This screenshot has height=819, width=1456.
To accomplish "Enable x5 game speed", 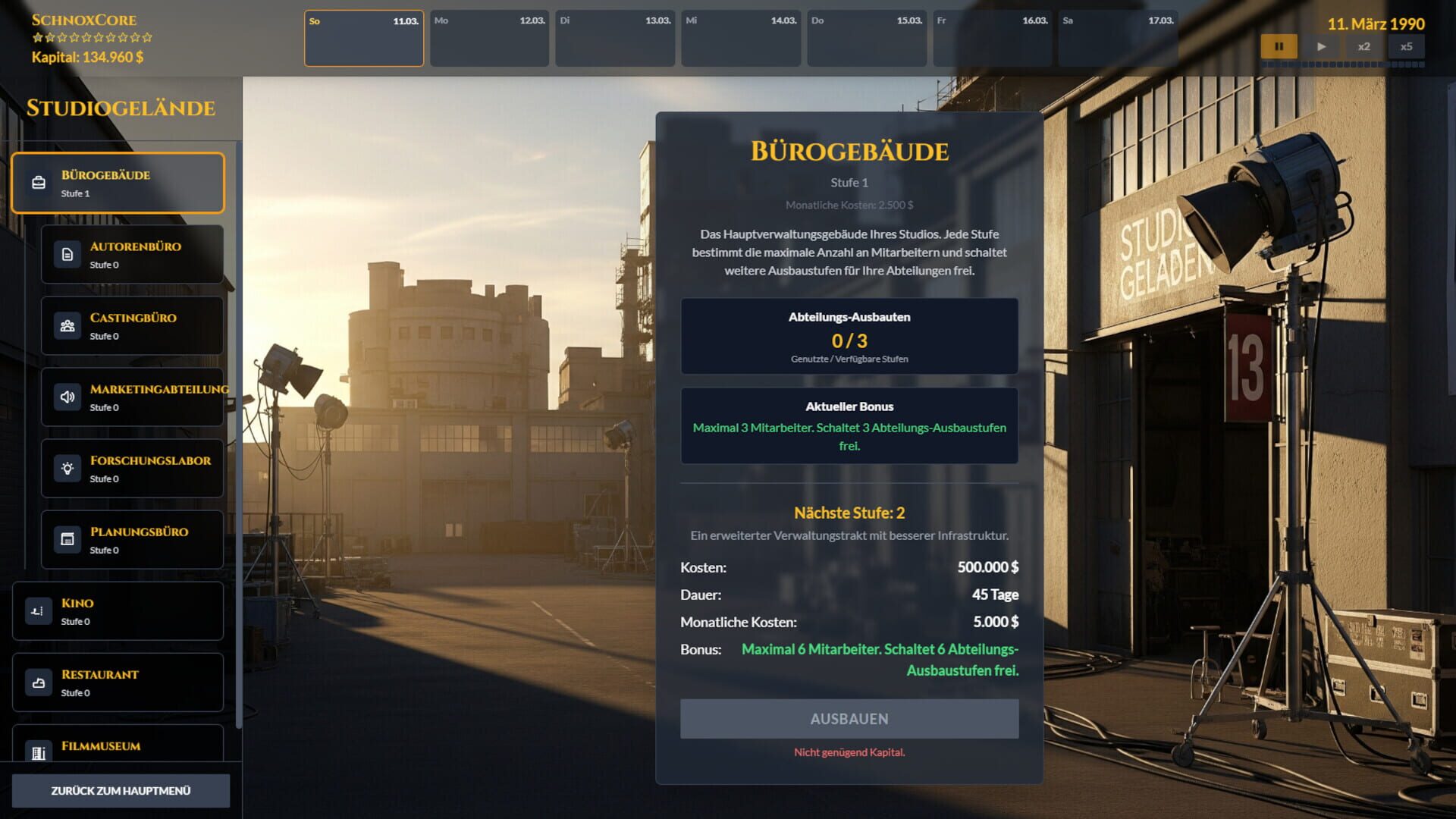I will coord(1407,46).
